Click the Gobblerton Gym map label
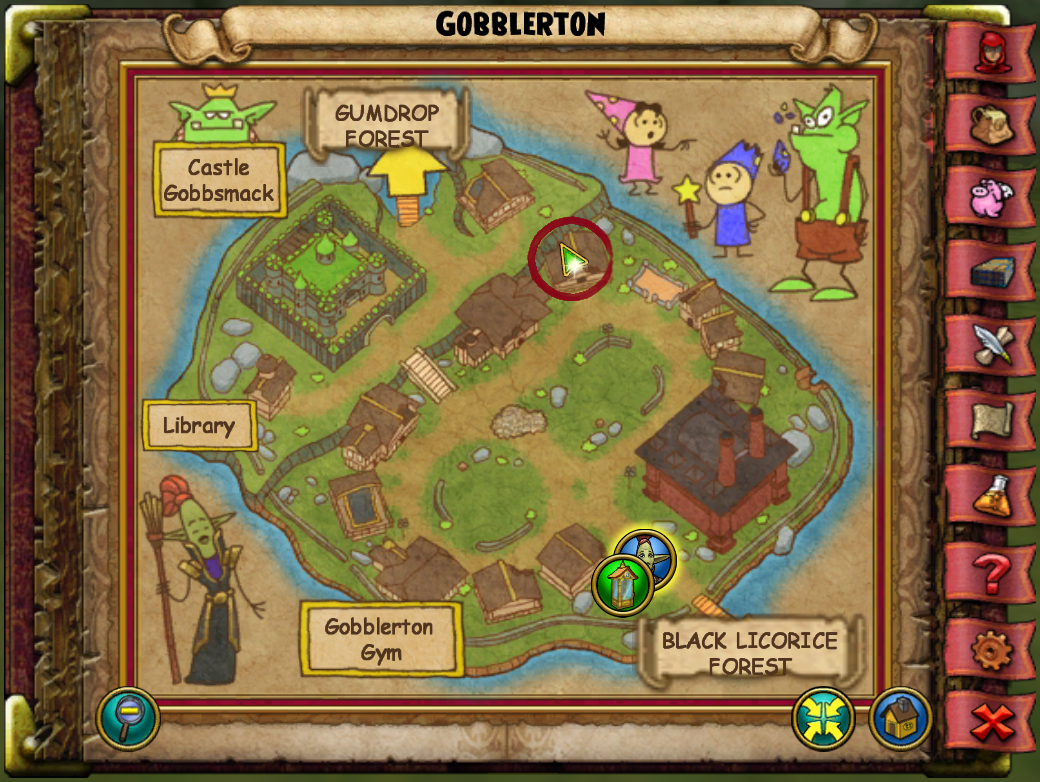The image size is (1040, 782). click(380, 640)
